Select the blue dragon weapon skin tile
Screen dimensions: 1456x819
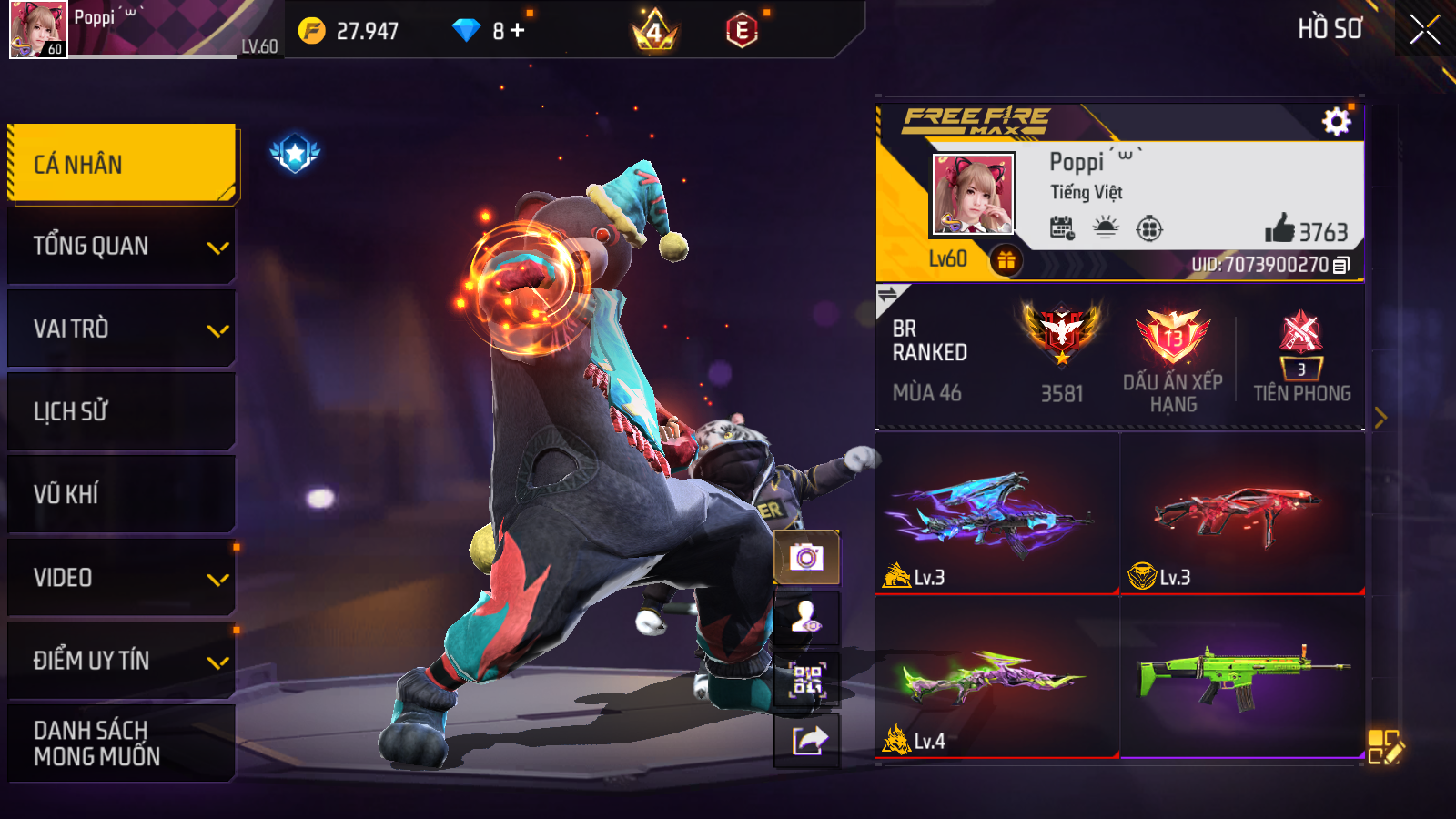997,513
